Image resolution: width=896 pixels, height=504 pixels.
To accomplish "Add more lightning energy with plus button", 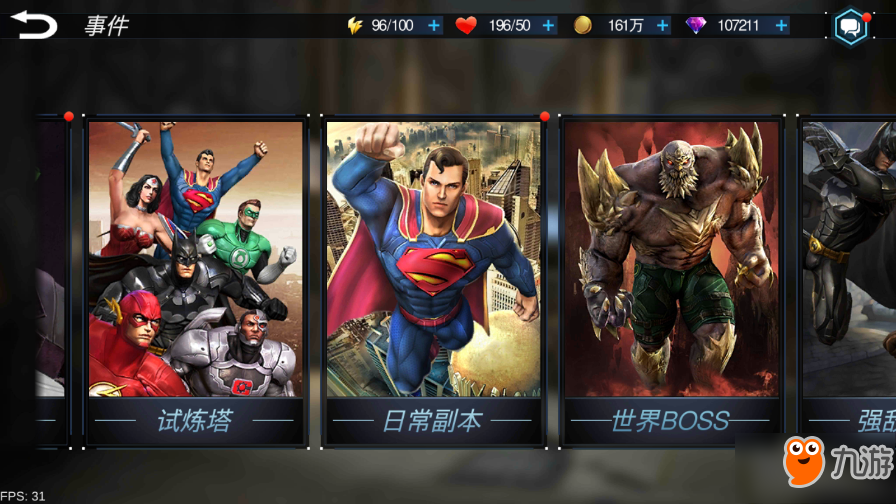I will tap(434, 26).
